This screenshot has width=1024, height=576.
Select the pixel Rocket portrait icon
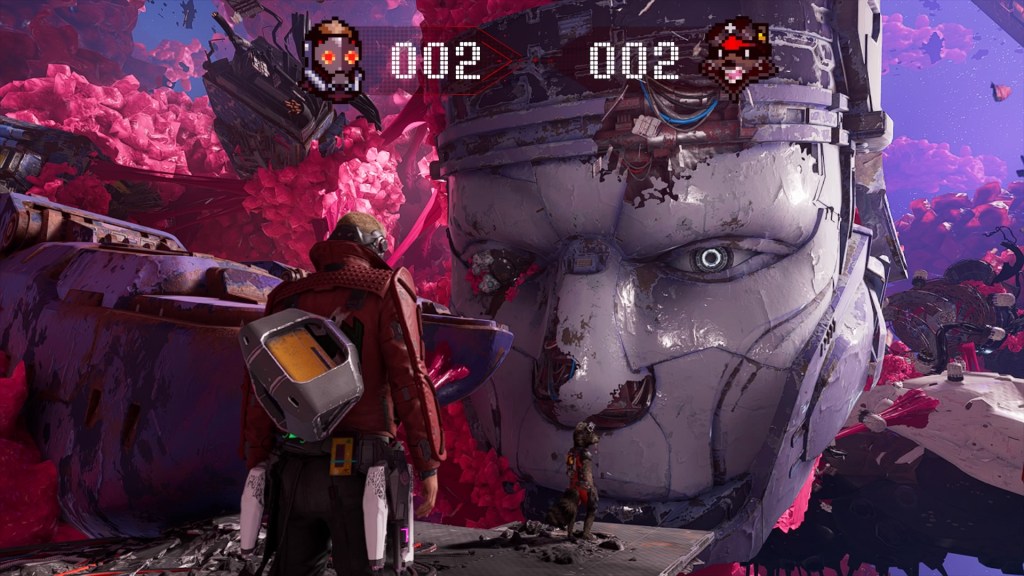point(739,57)
